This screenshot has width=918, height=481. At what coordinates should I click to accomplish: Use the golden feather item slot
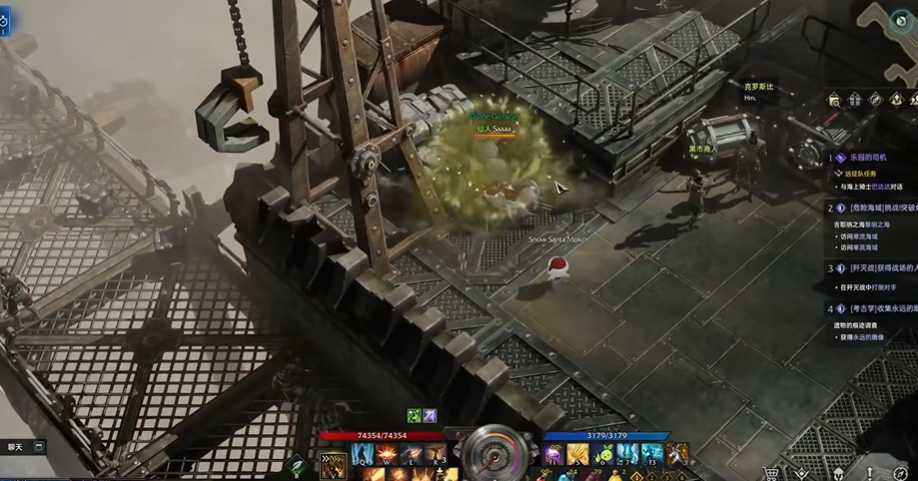(578, 455)
